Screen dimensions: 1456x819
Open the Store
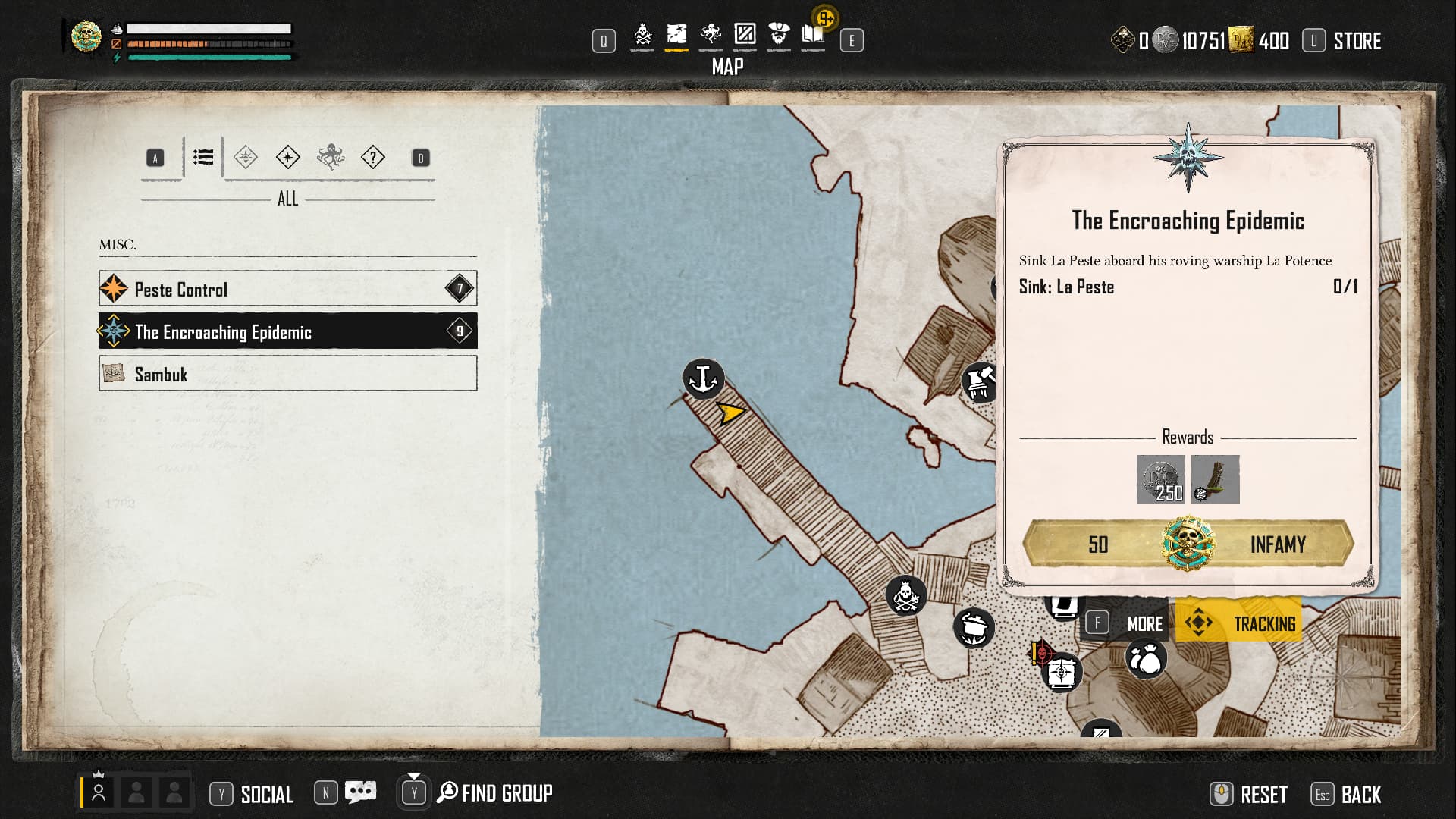point(1357,41)
